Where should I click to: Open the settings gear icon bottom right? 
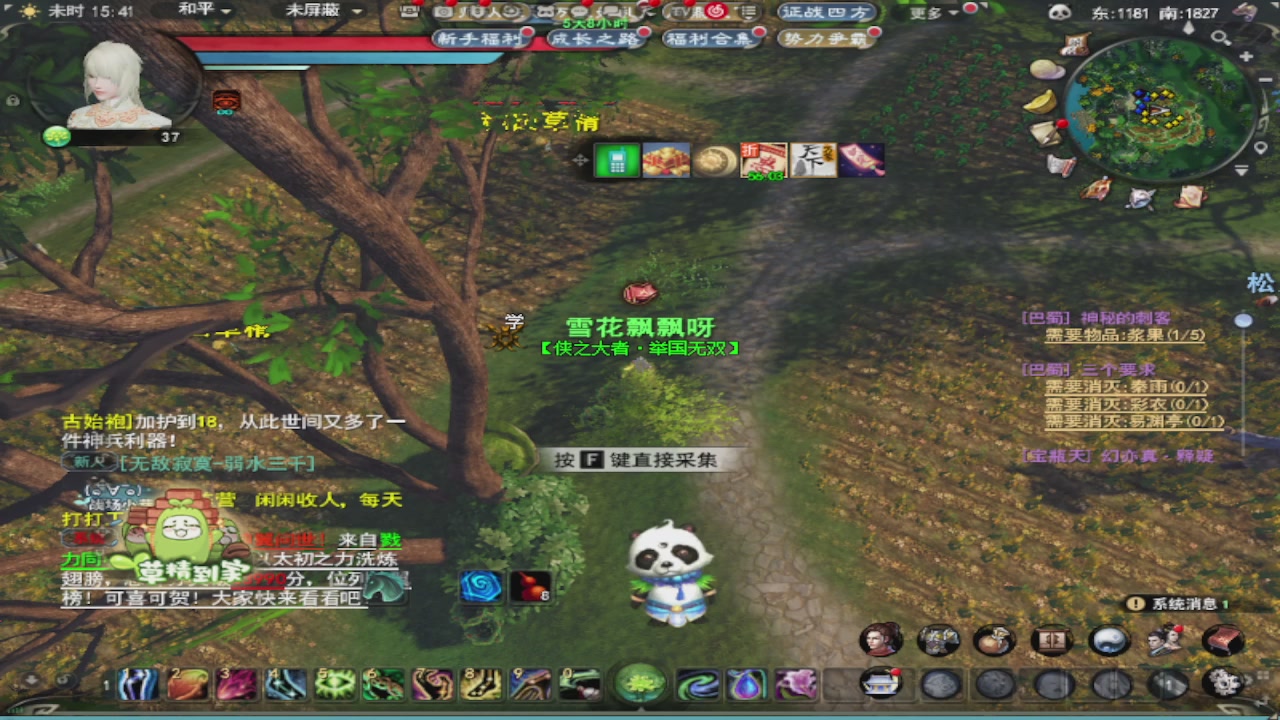click(1221, 684)
